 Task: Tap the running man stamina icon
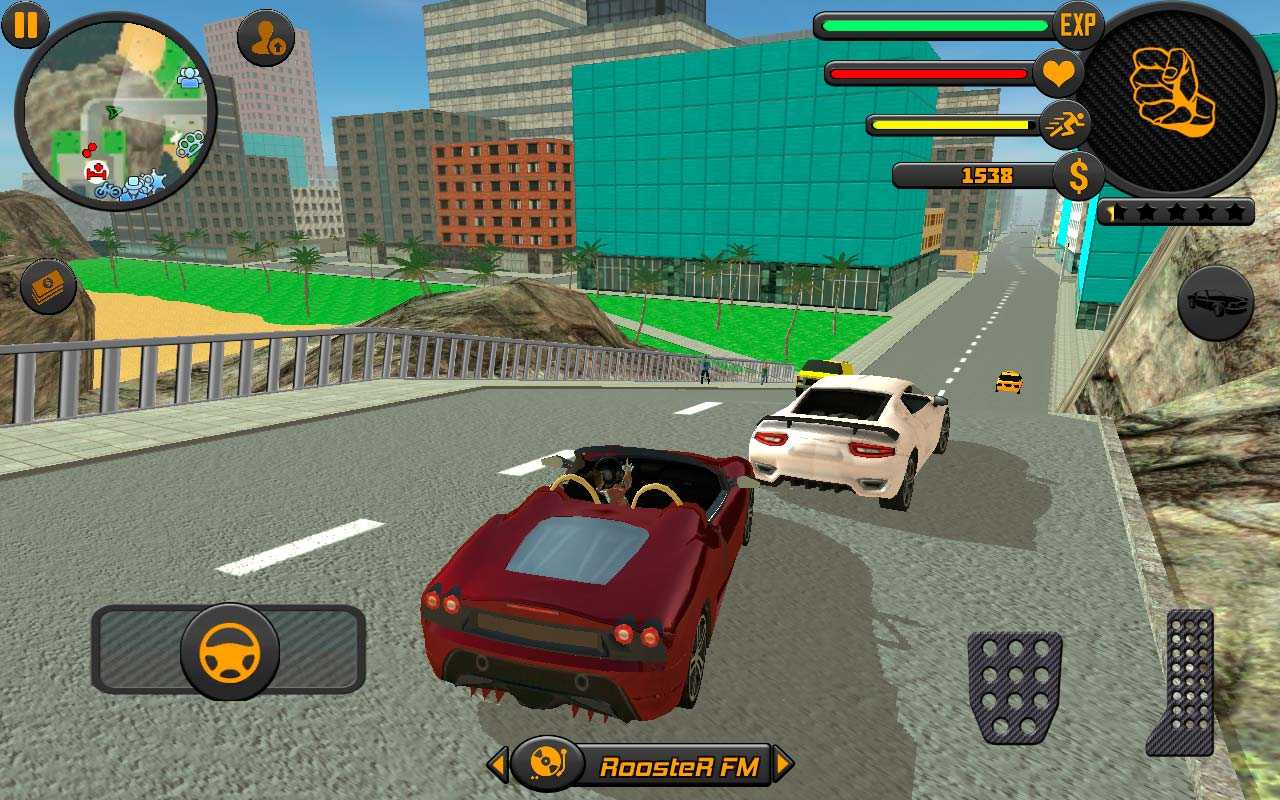pos(1064,126)
